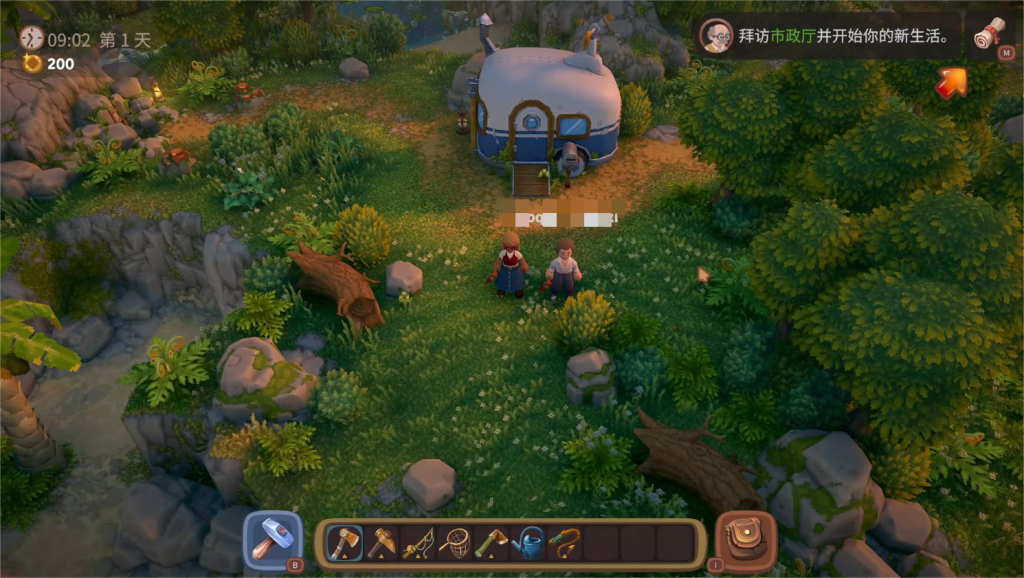
Task: Open the scroll map icon
Action: click(x=989, y=34)
